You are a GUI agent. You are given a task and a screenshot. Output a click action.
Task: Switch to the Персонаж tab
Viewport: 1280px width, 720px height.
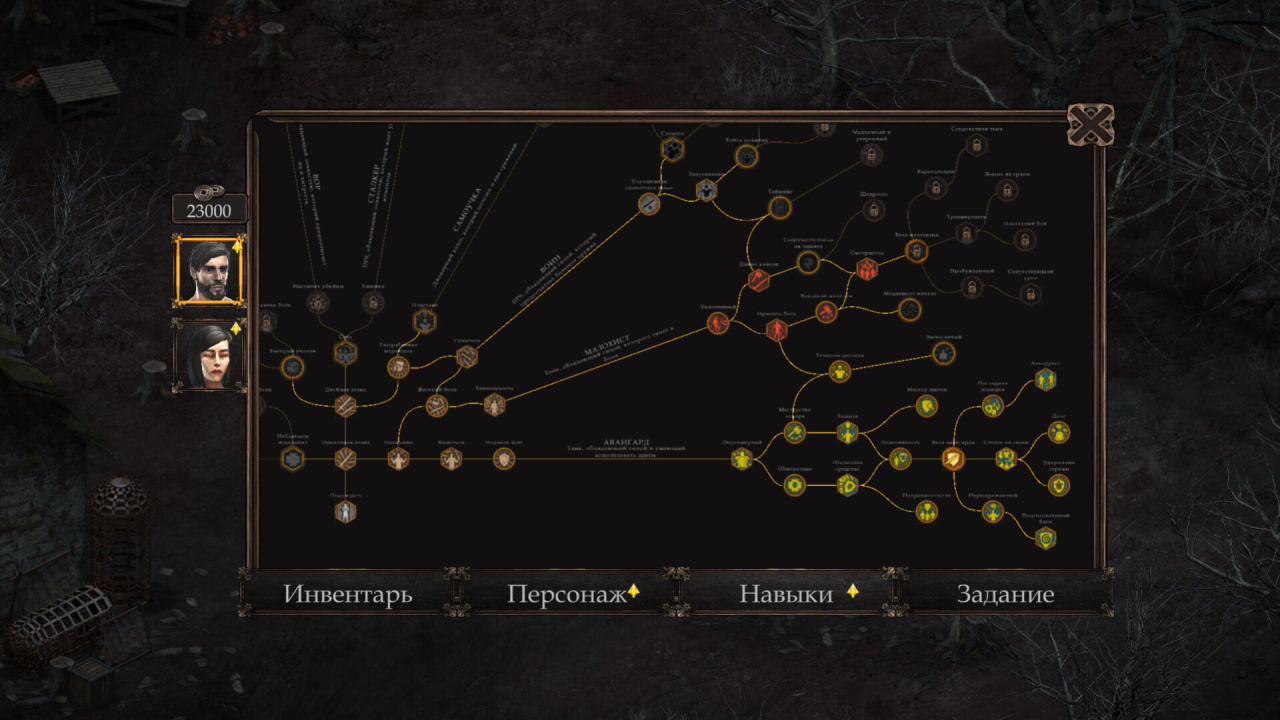(567, 594)
